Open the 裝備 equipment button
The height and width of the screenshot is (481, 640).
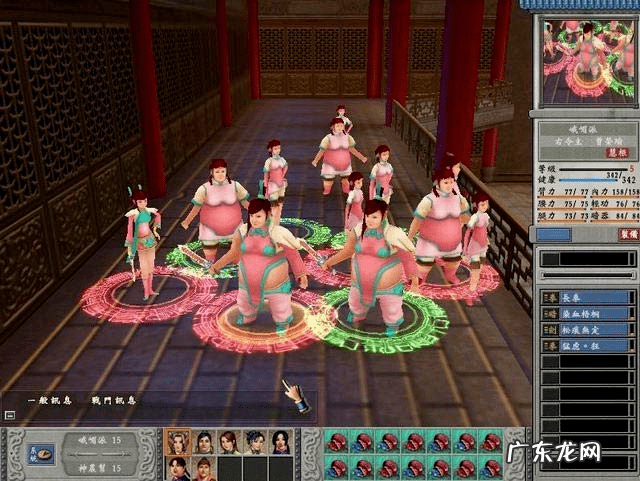click(627, 234)
